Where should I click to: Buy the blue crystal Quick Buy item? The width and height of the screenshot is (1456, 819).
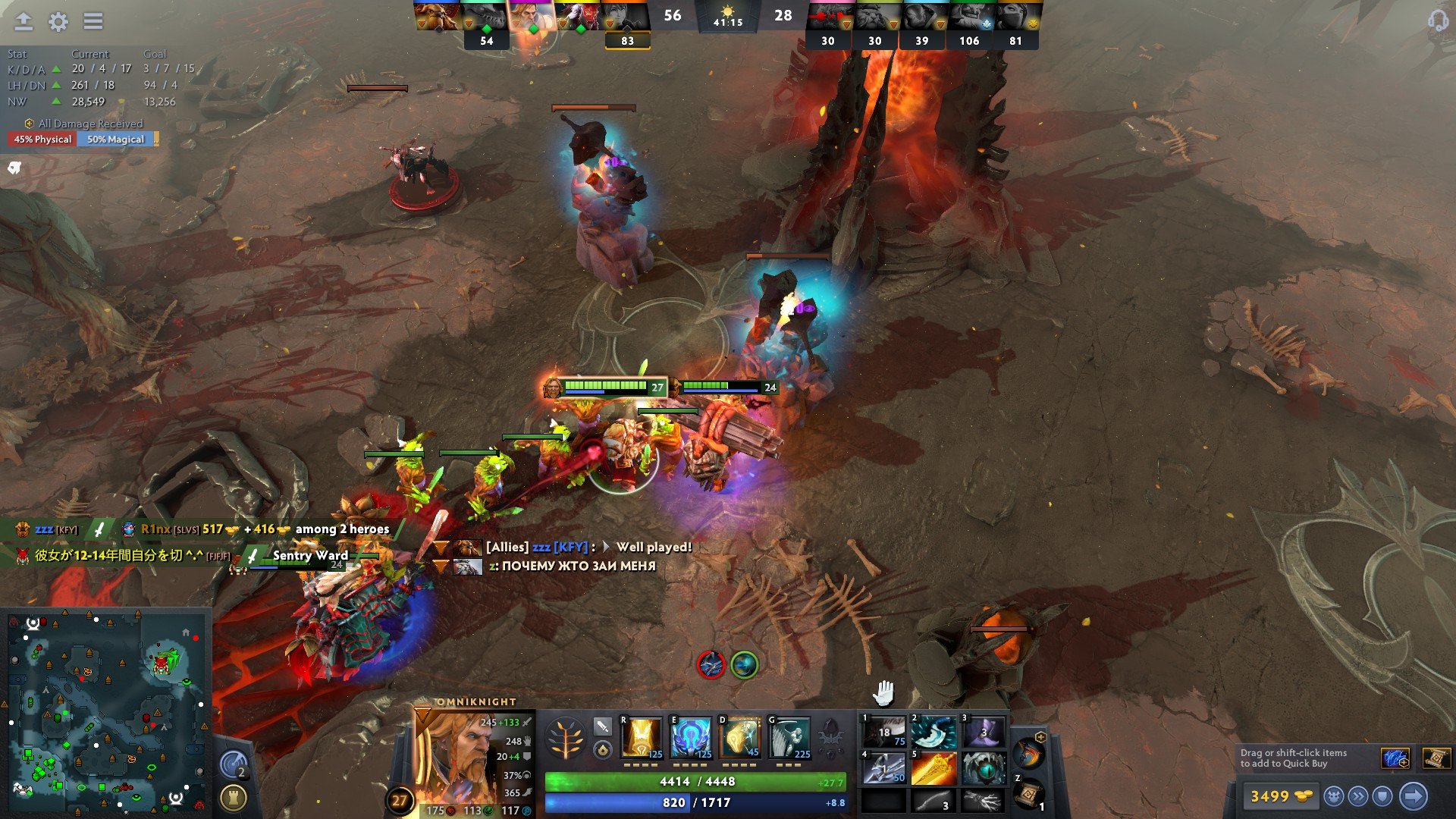coord(1395,758)
